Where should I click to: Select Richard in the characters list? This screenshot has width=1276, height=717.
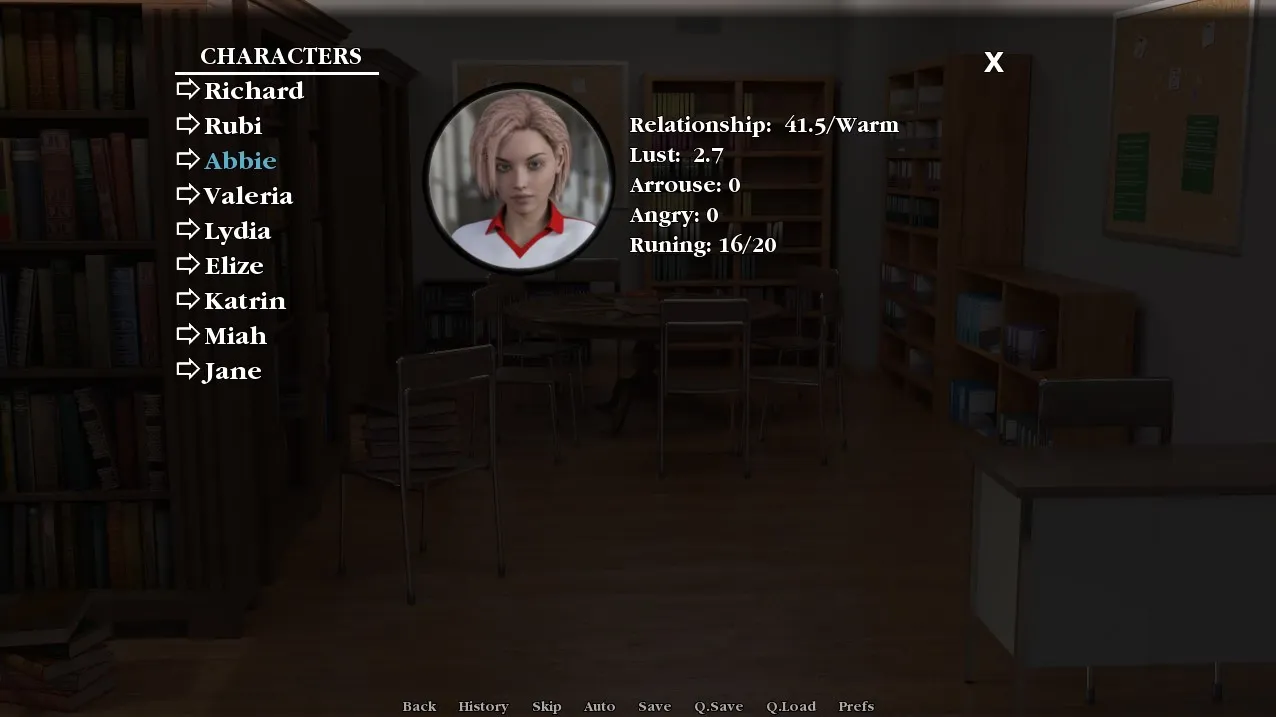[x=253, y=91]
